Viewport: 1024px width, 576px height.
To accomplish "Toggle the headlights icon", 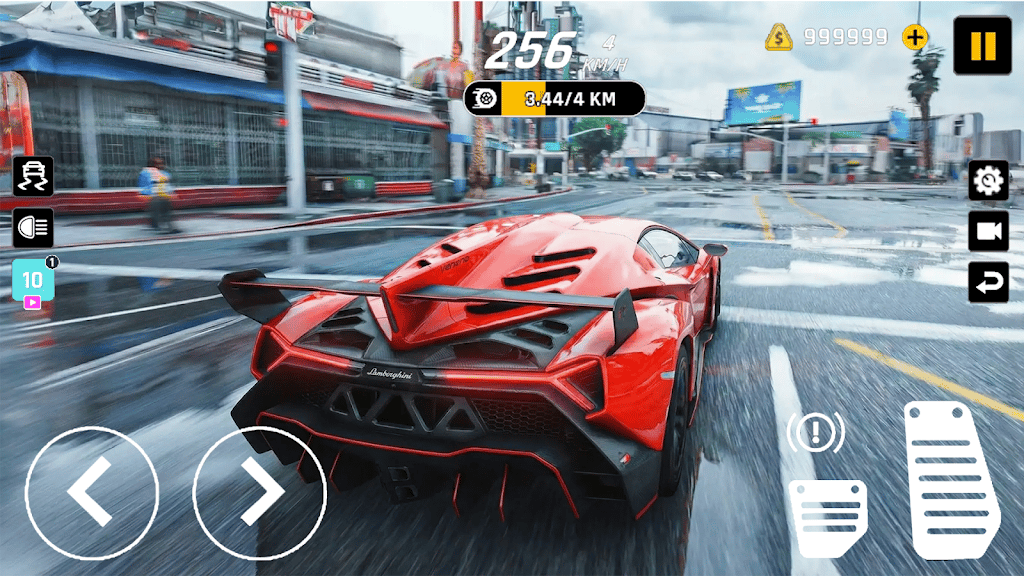I will [33, 228].
